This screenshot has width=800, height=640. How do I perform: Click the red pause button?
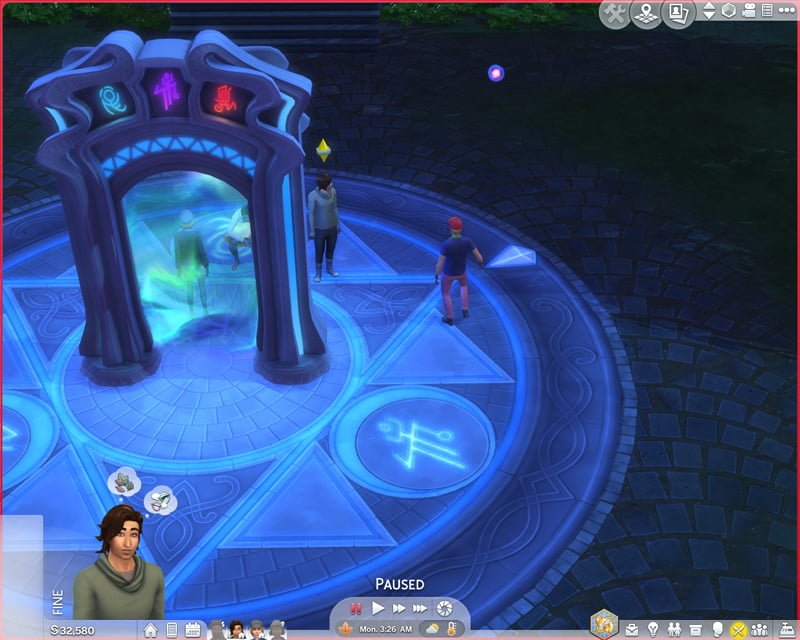pos(355,608)
